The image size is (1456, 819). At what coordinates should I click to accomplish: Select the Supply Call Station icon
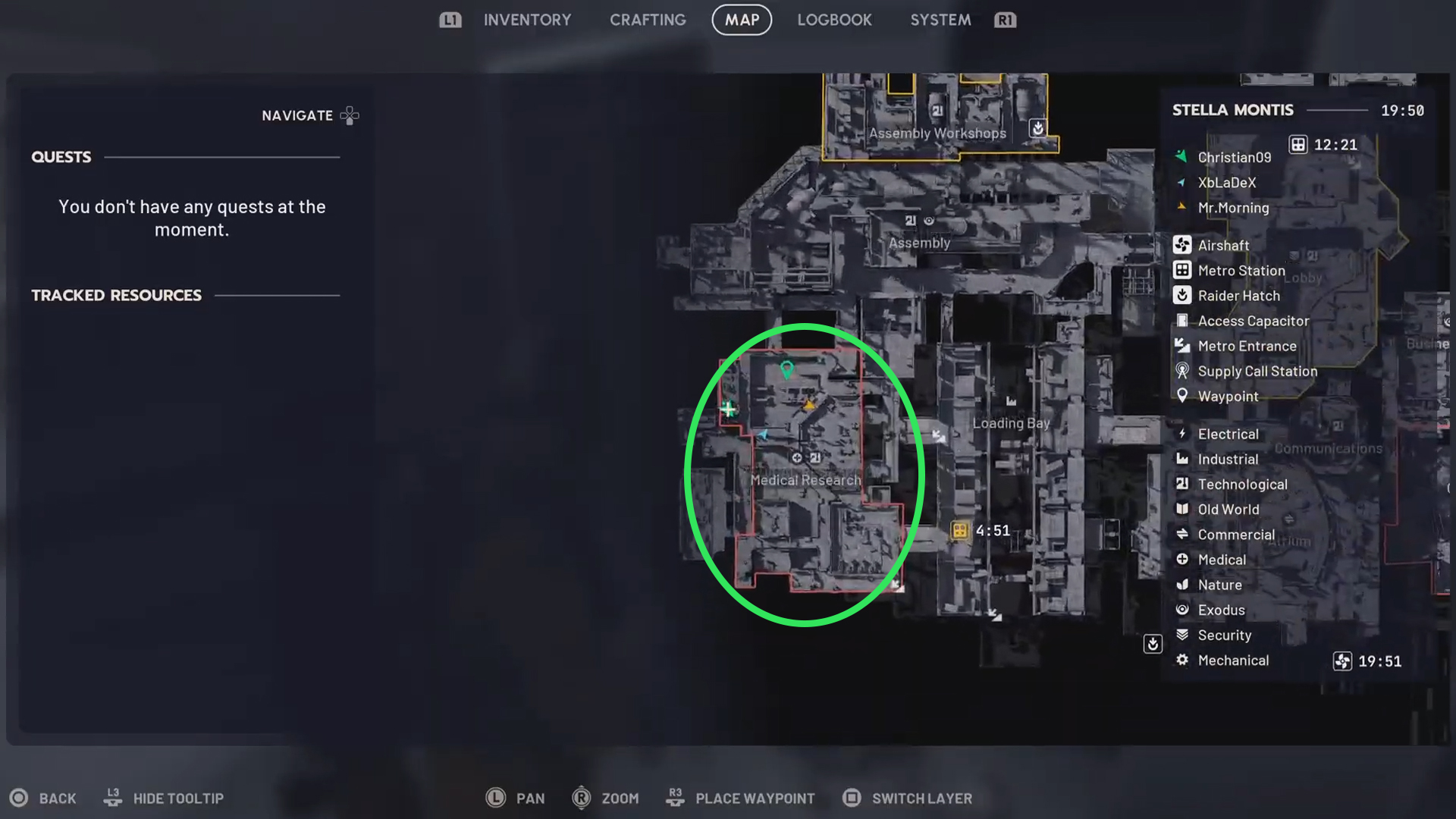pos(1183,371)
